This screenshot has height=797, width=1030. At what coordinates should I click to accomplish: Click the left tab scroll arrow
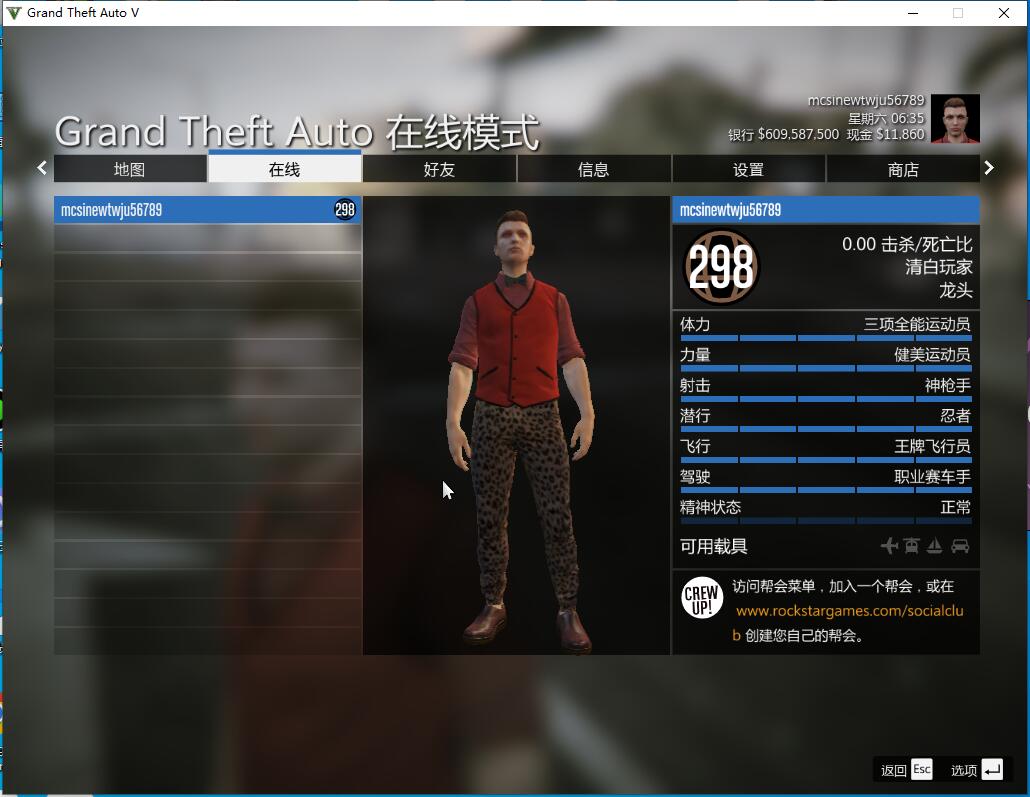(42, 168)
